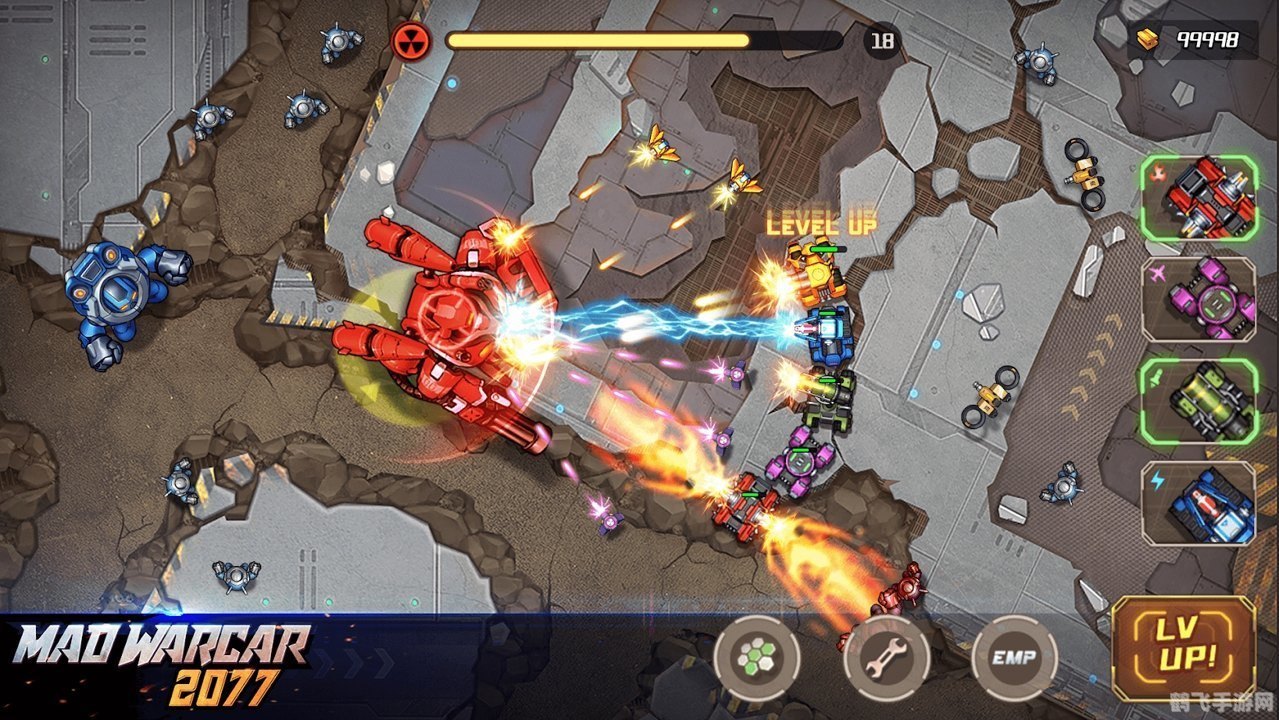The width and height of the screenshot is (1279, 720).
Task: Activate the EMP ability
Action: coord(1014,657)
